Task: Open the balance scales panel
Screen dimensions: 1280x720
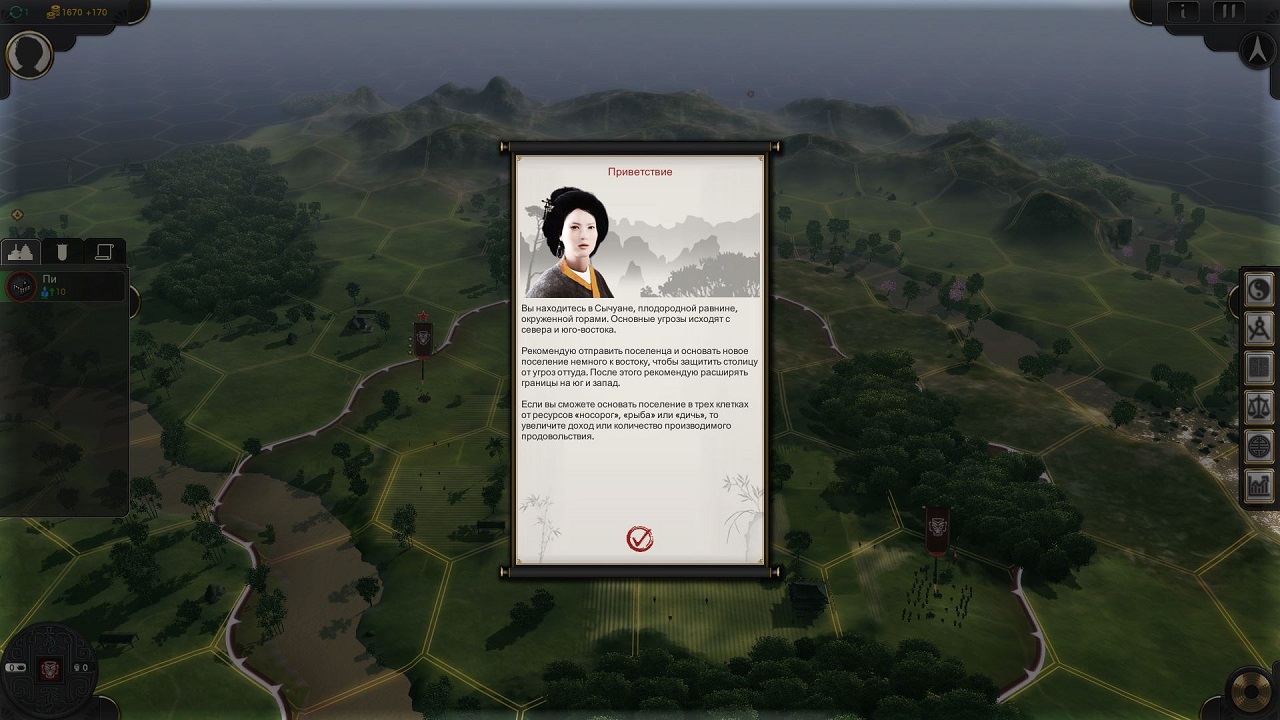Action: click(1258, 407)
